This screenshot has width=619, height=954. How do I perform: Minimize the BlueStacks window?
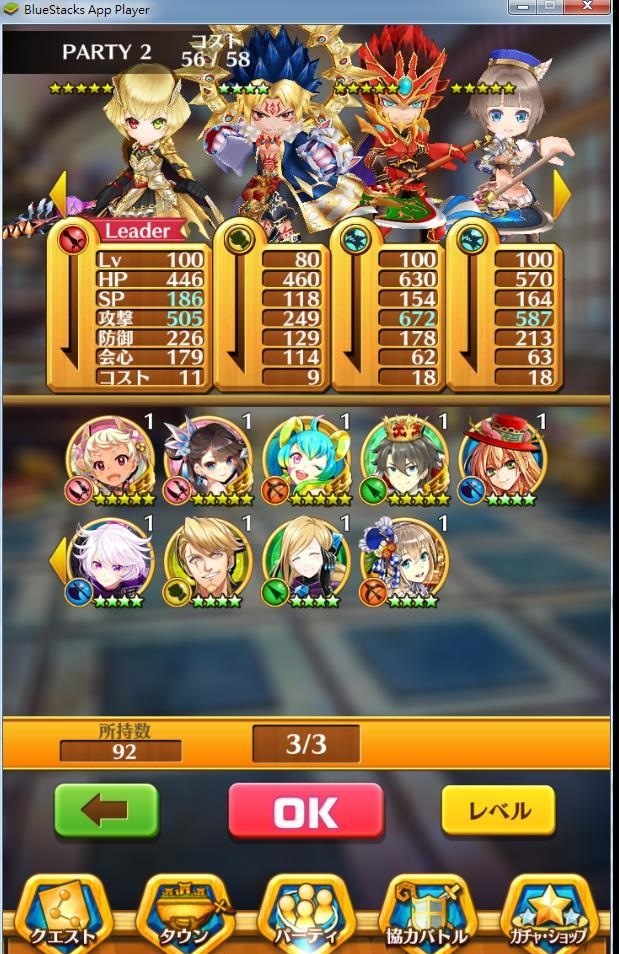tap(523, 8)
